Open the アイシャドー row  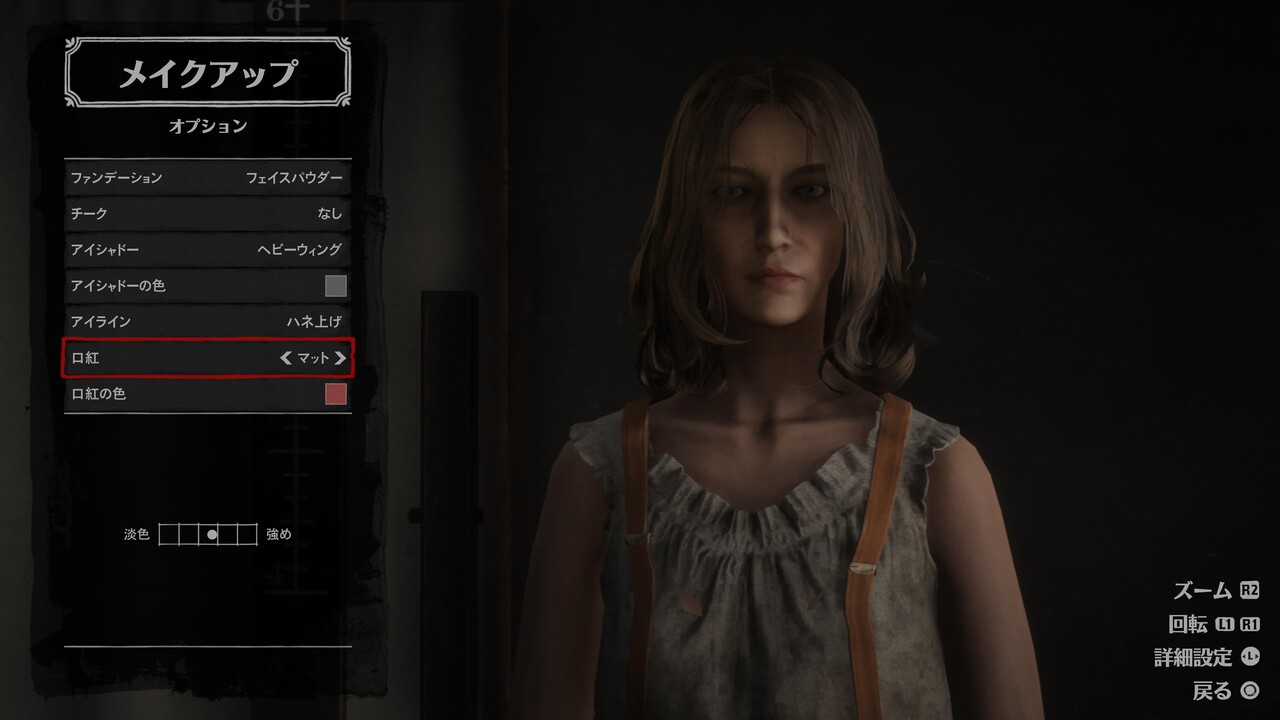pos(207,250)
